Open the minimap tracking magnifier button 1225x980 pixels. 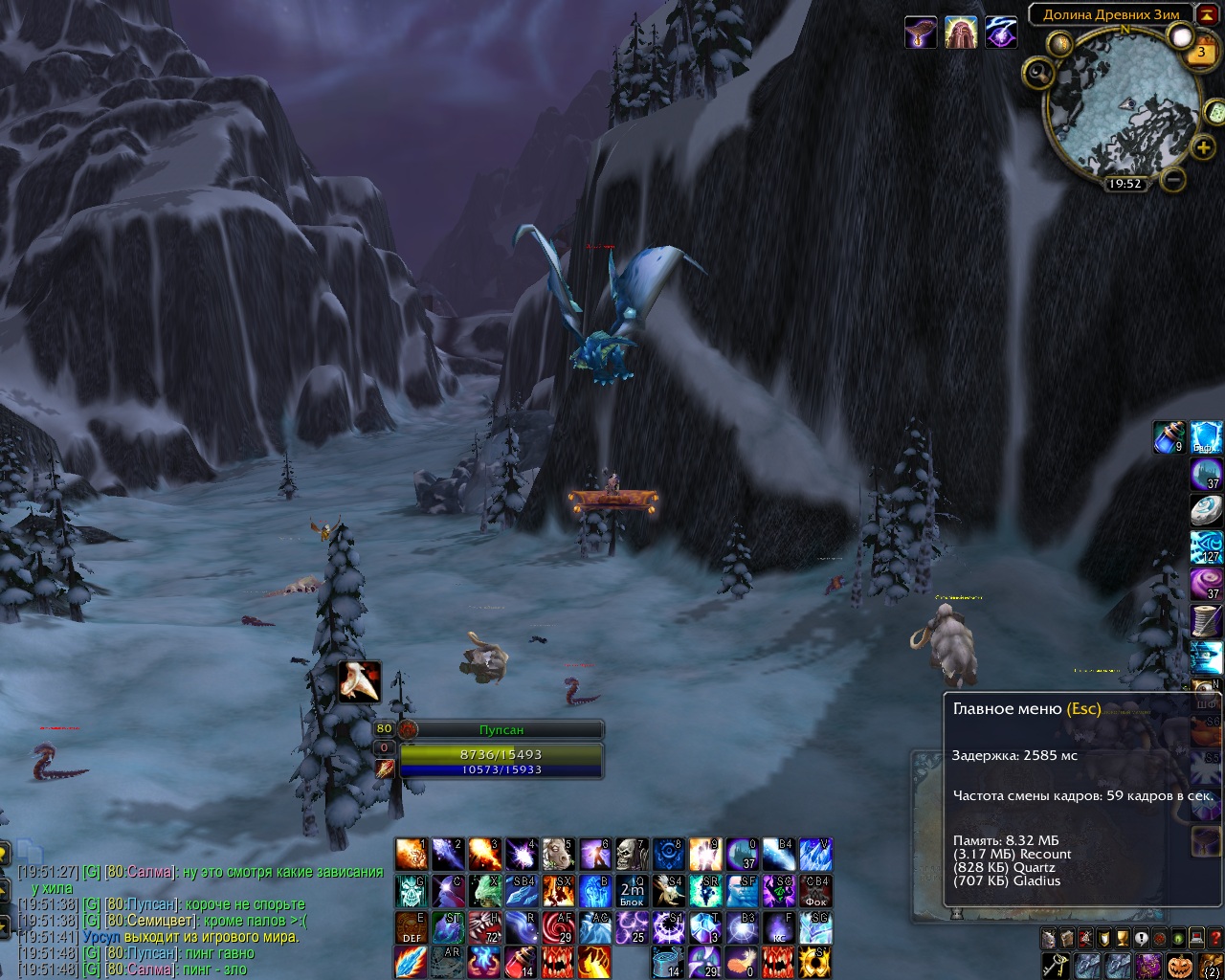(1037, 74)
